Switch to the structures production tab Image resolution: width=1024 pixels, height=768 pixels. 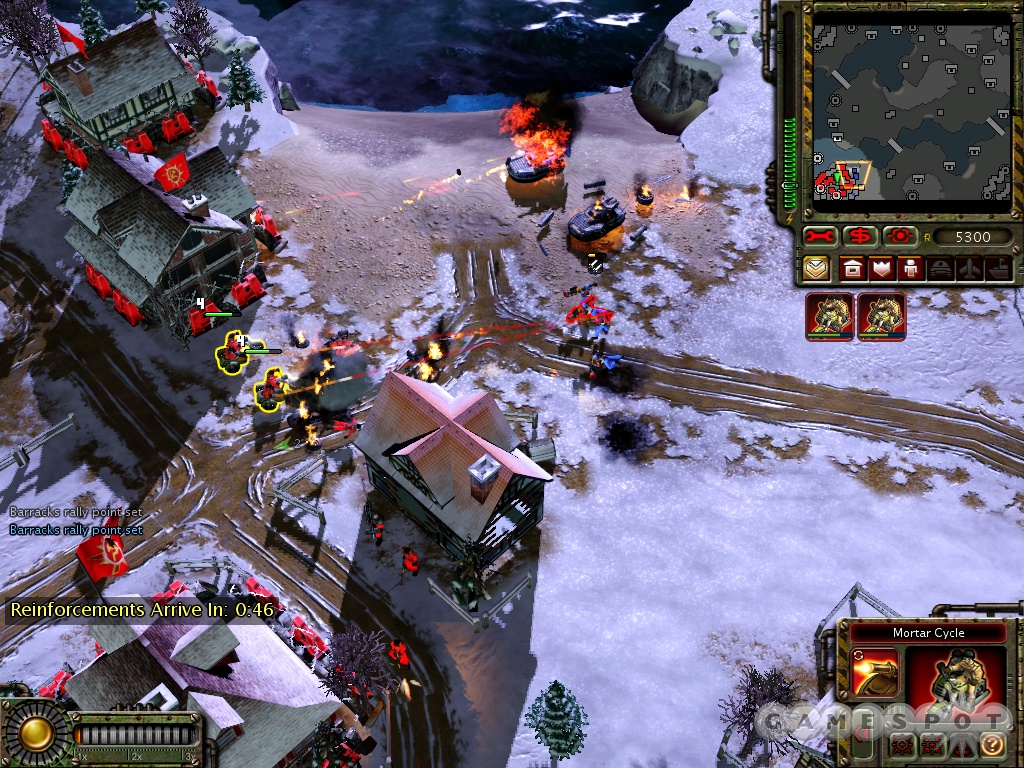(x=852, y=268)
